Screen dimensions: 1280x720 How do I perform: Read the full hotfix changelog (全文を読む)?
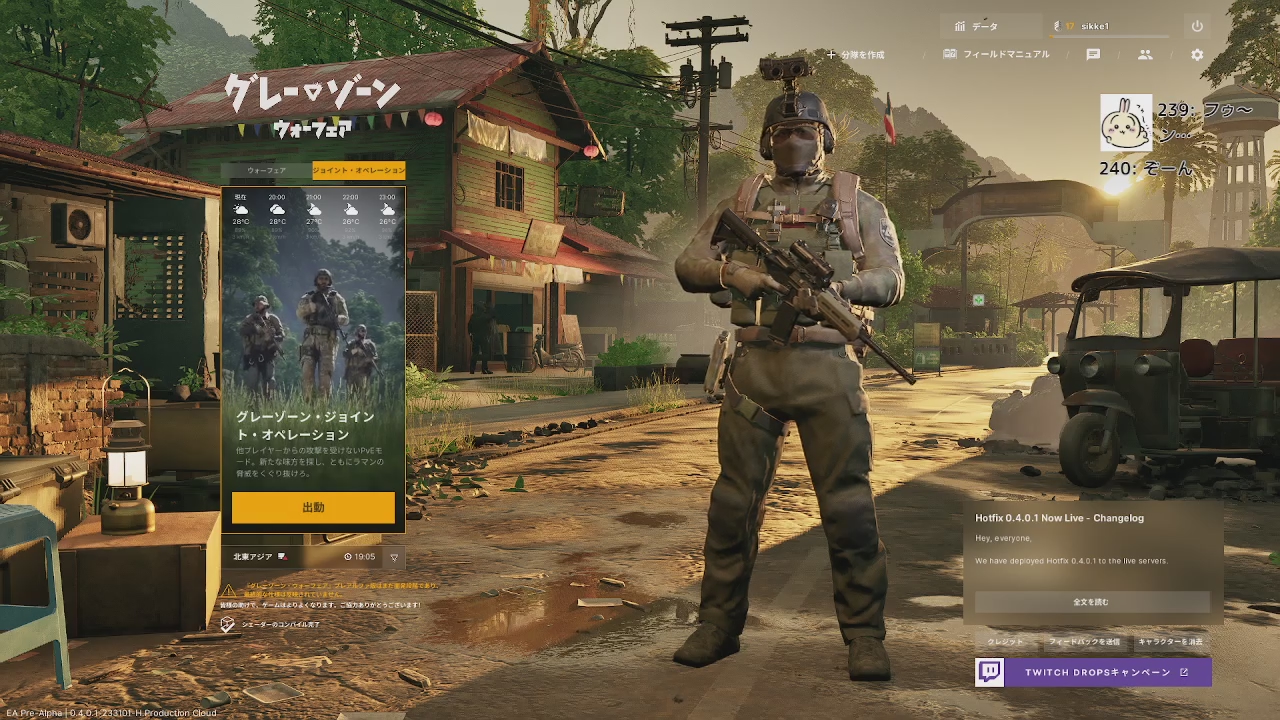1091,602
